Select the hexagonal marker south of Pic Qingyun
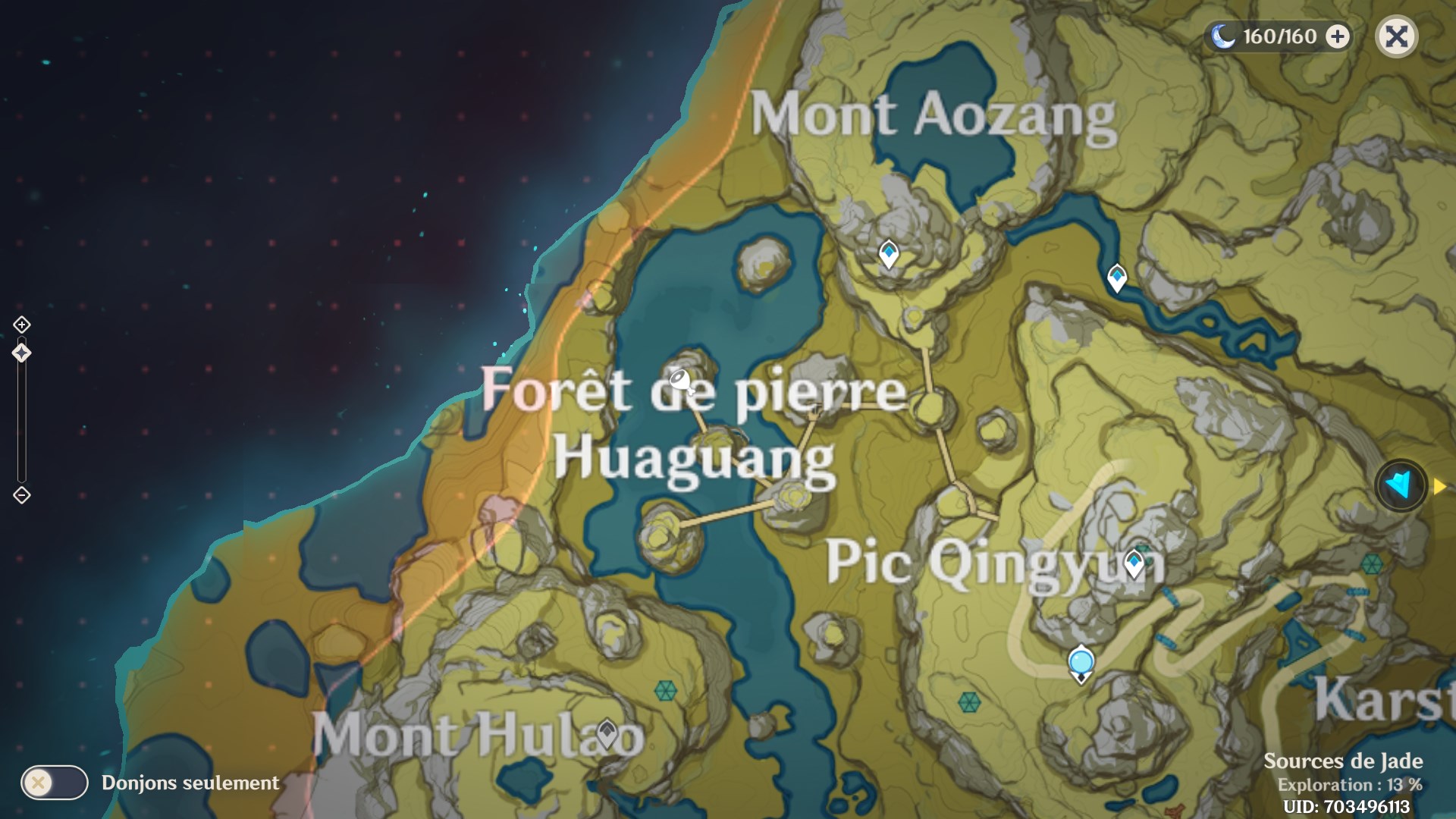The height and width of the screenshot is (819, 1456). [x=969, y=703]
